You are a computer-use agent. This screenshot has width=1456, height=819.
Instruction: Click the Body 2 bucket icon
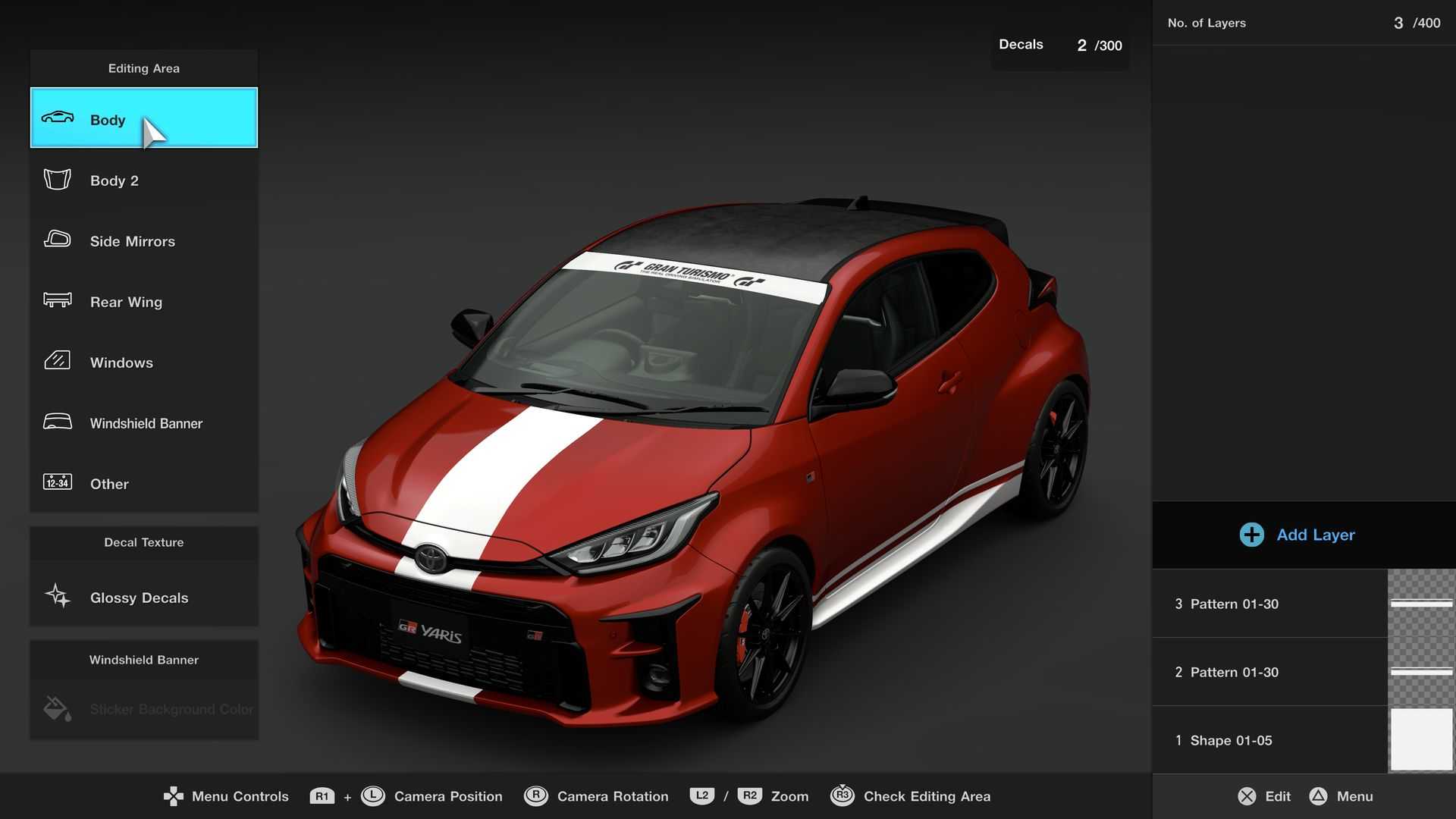pos(57,180)
